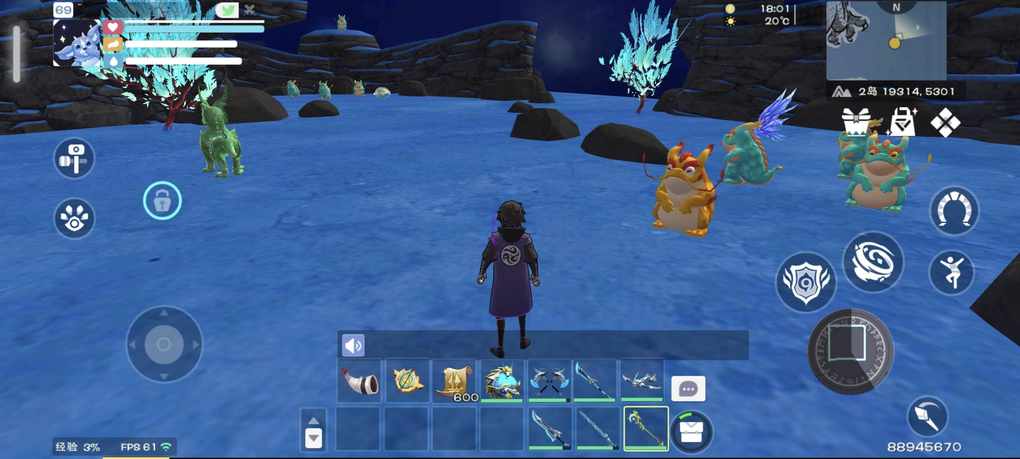The height and width of the screenshot is (459, 1020).
Task: Tap the jumping figure button
Action: click(x=951, y=271)
